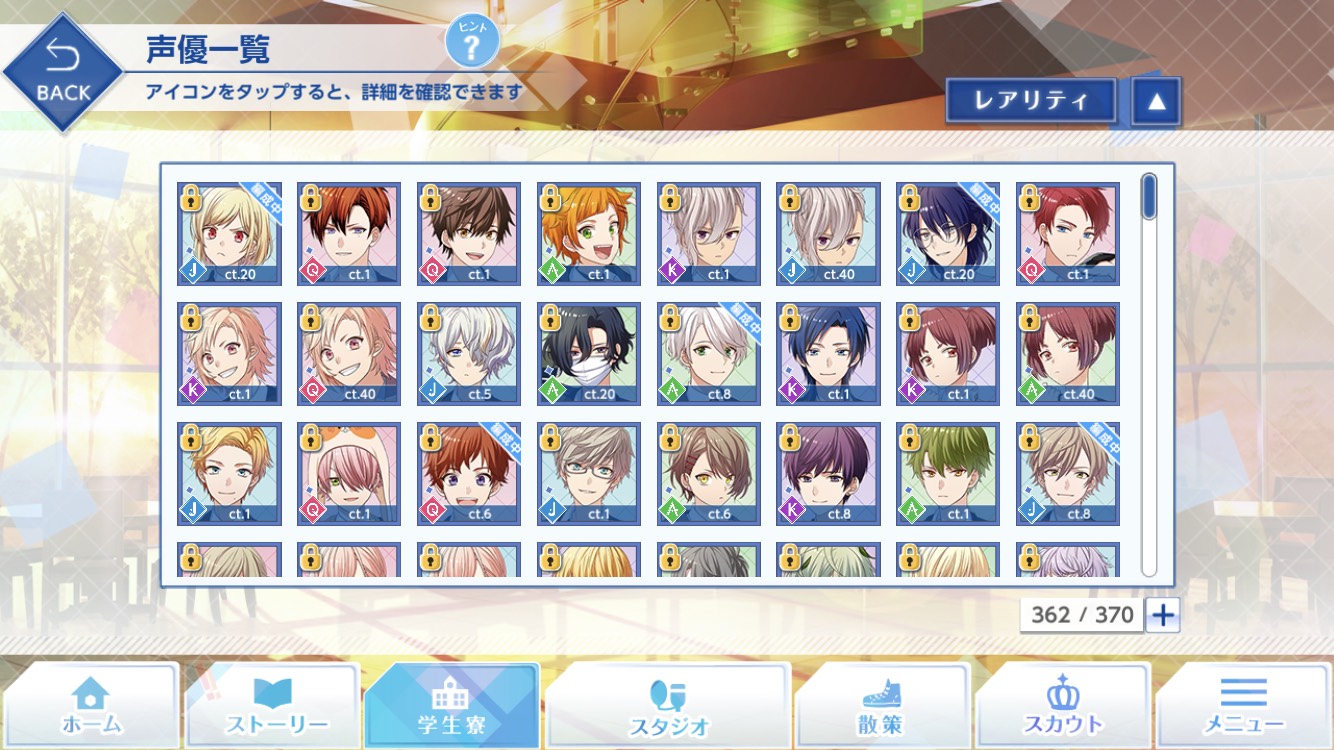Open the レアリティ sort dropdown
Image resolution: width=1334 pixels, height=750 pixels.
[1030, 101]
